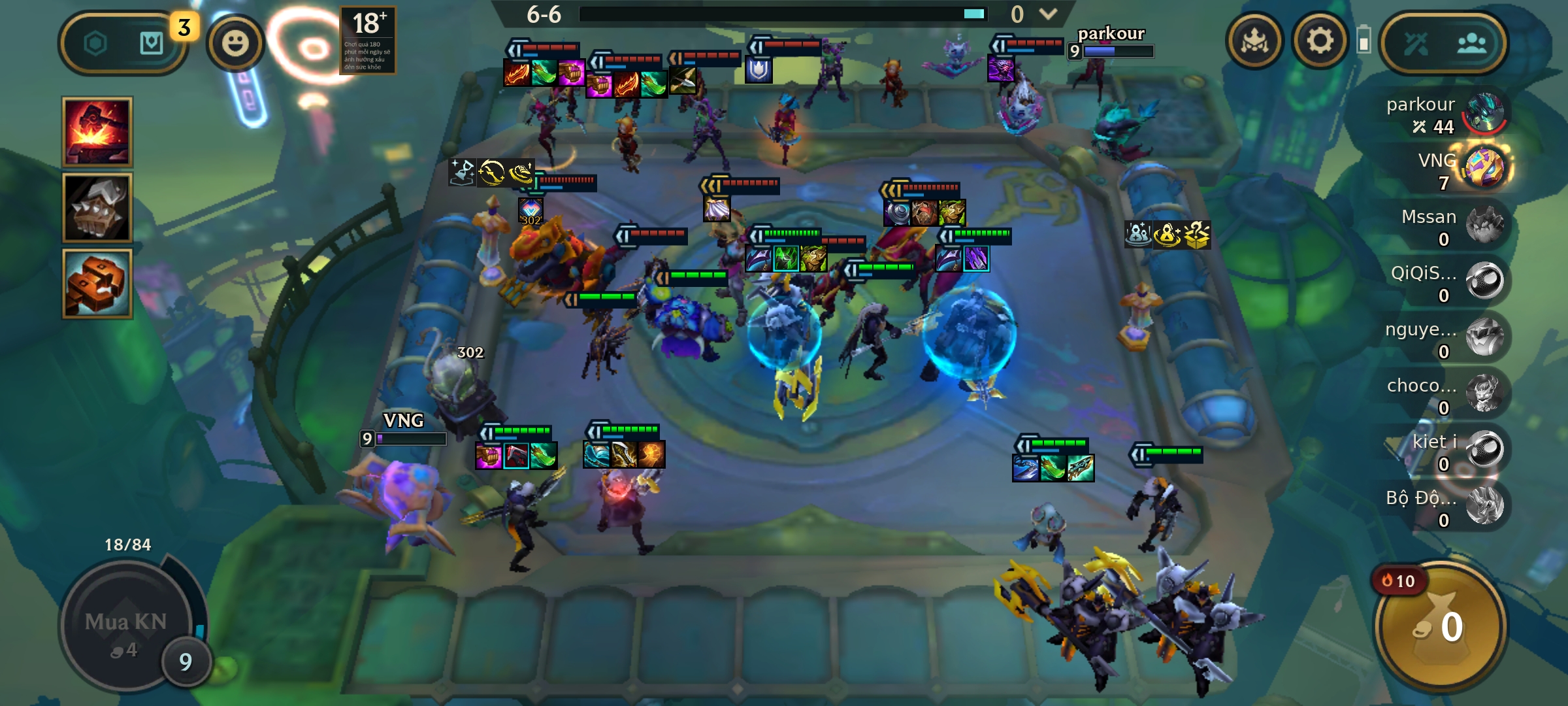Open the gold pouch shop button
This screenshot has width=1568, height=706.
[x=1441, y=626]
